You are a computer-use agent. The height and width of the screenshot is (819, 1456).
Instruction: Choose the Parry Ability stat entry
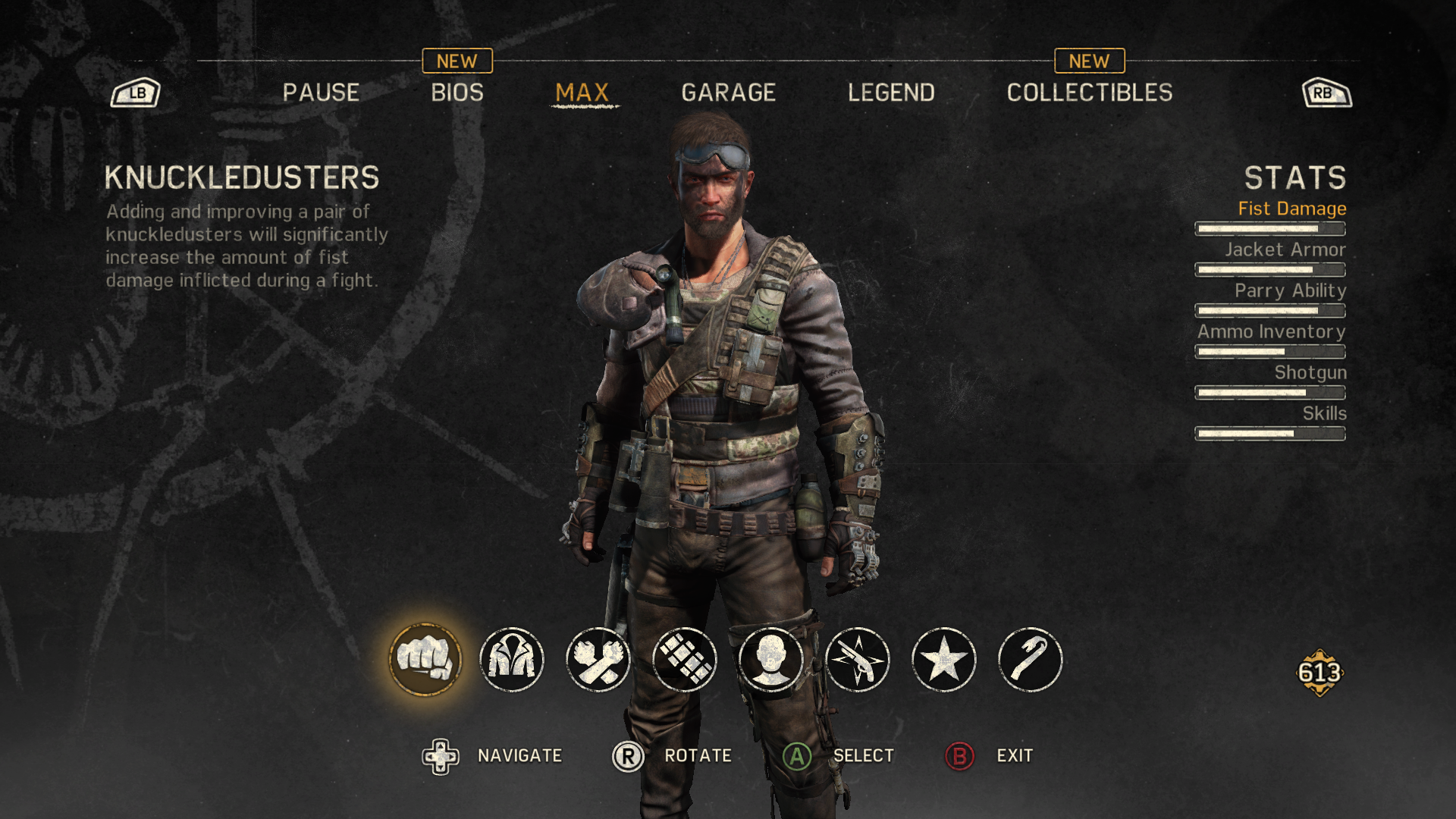point(1290,290)
